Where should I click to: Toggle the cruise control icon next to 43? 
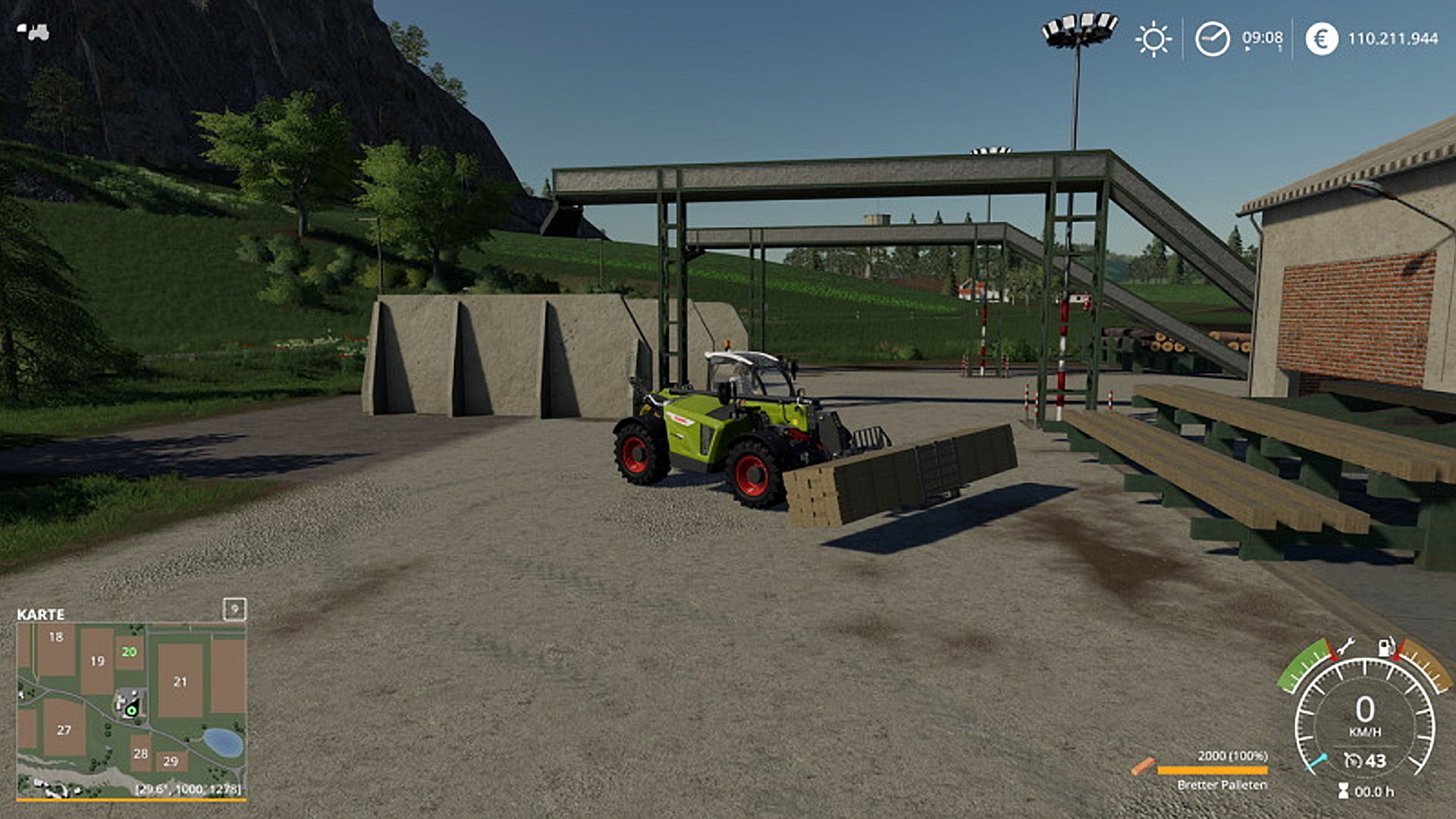[x=1351, y=761]
